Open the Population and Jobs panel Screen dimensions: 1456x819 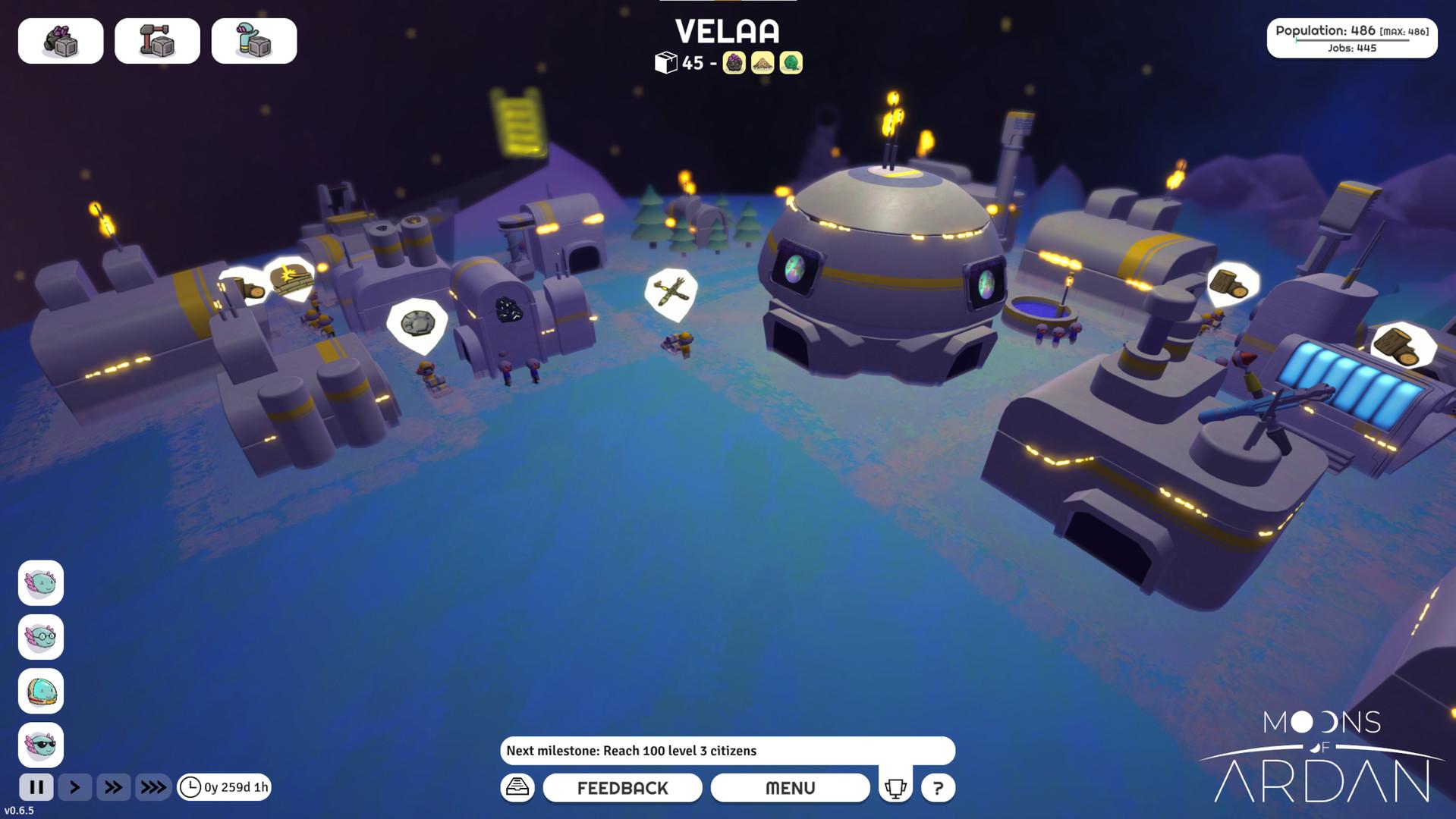coord(1351,38)
